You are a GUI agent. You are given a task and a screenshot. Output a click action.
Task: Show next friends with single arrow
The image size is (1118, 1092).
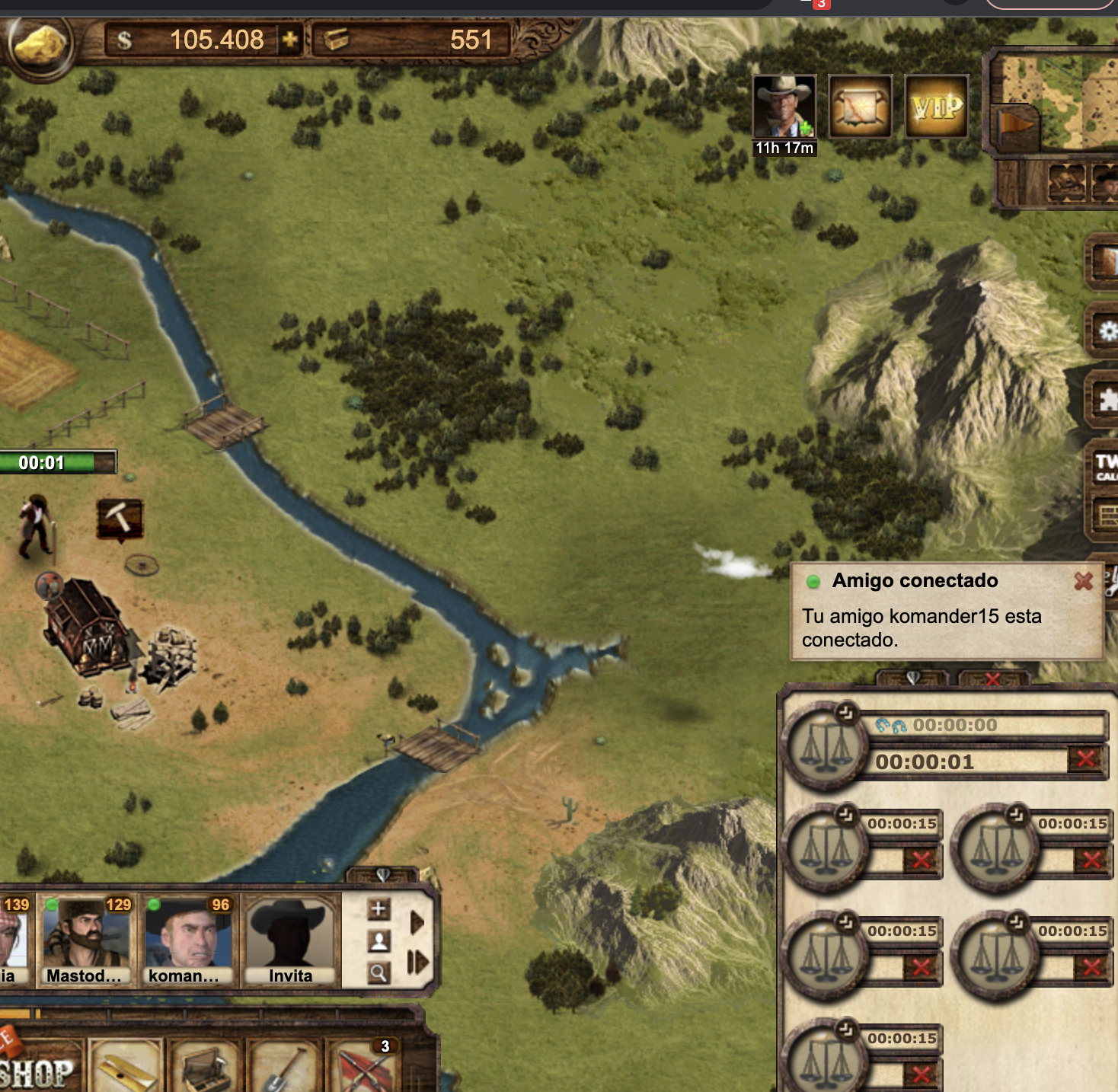417,923
